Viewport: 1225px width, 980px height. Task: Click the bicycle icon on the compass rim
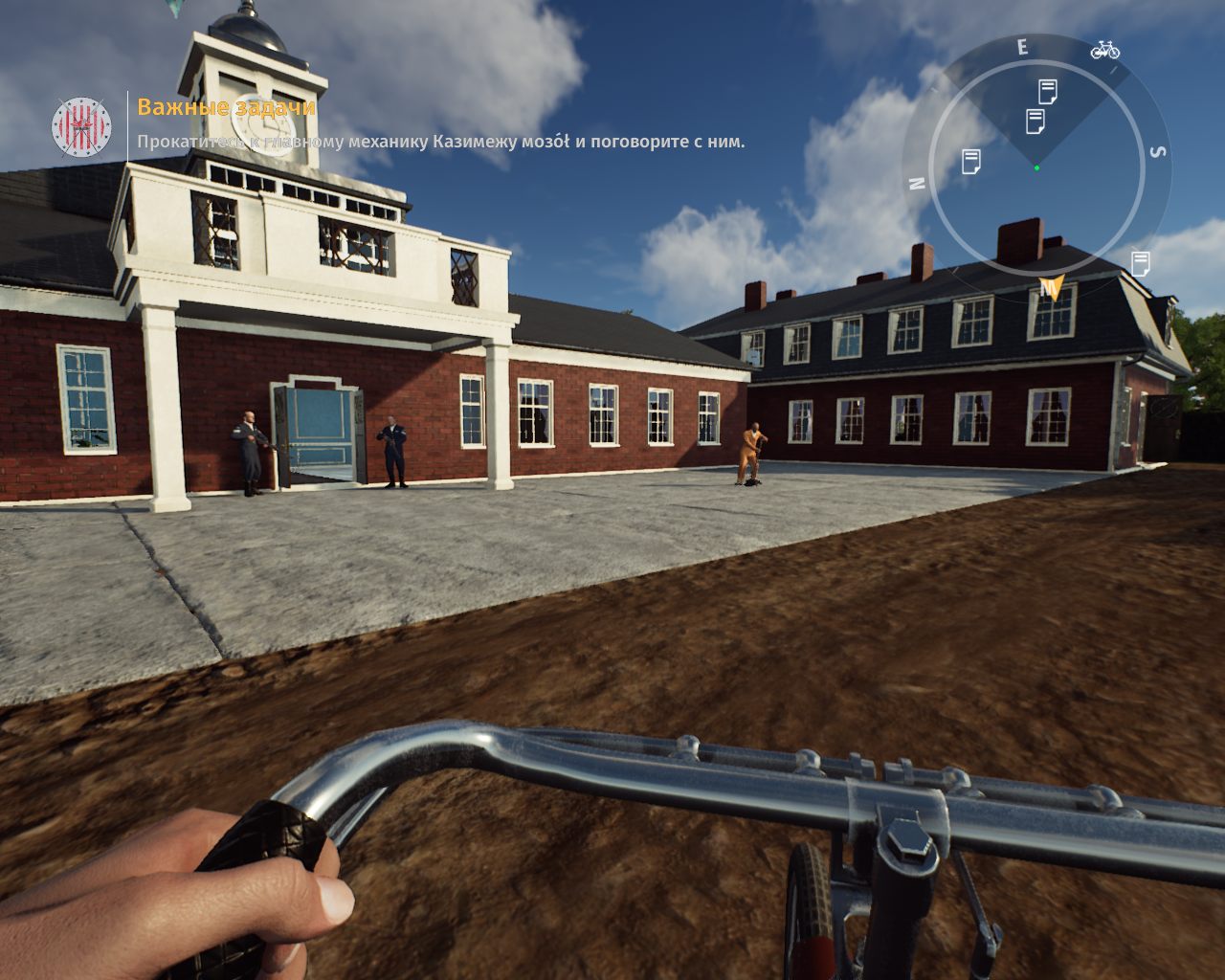tap(1104, 49)
